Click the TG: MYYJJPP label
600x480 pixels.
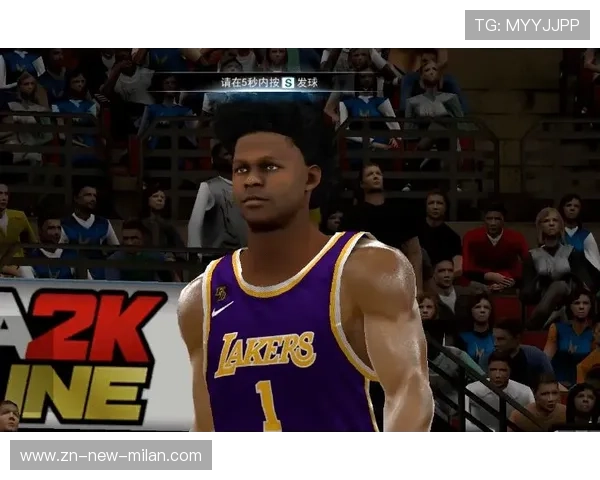point(527,25)
